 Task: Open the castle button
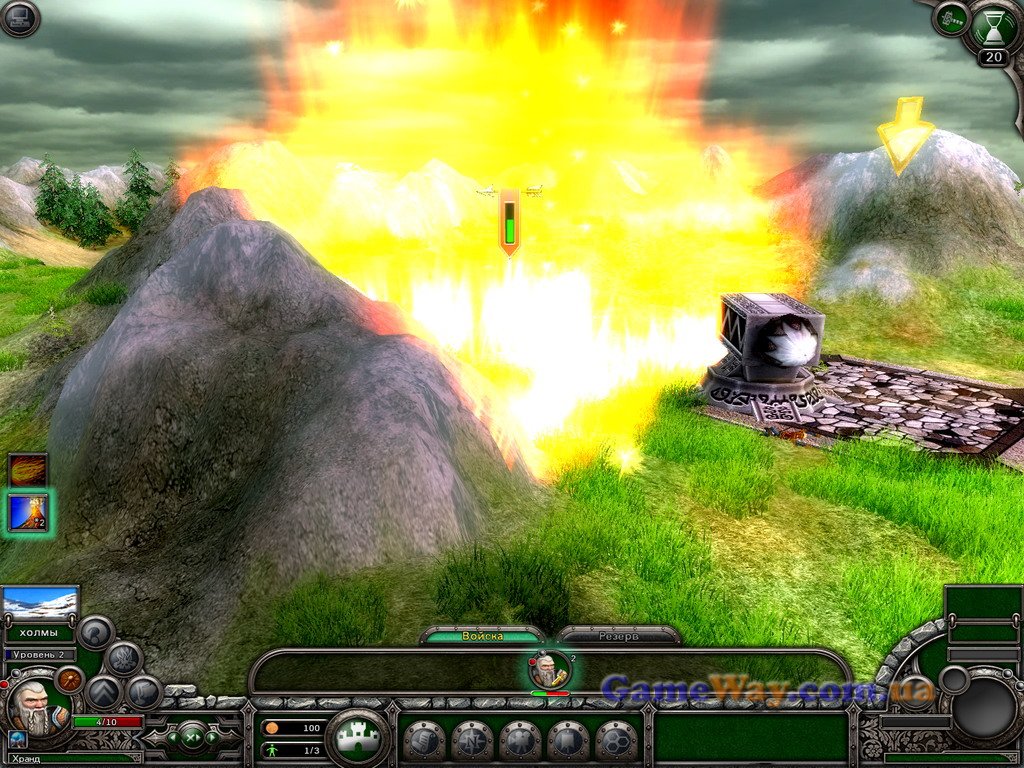[x=358, y=738]
